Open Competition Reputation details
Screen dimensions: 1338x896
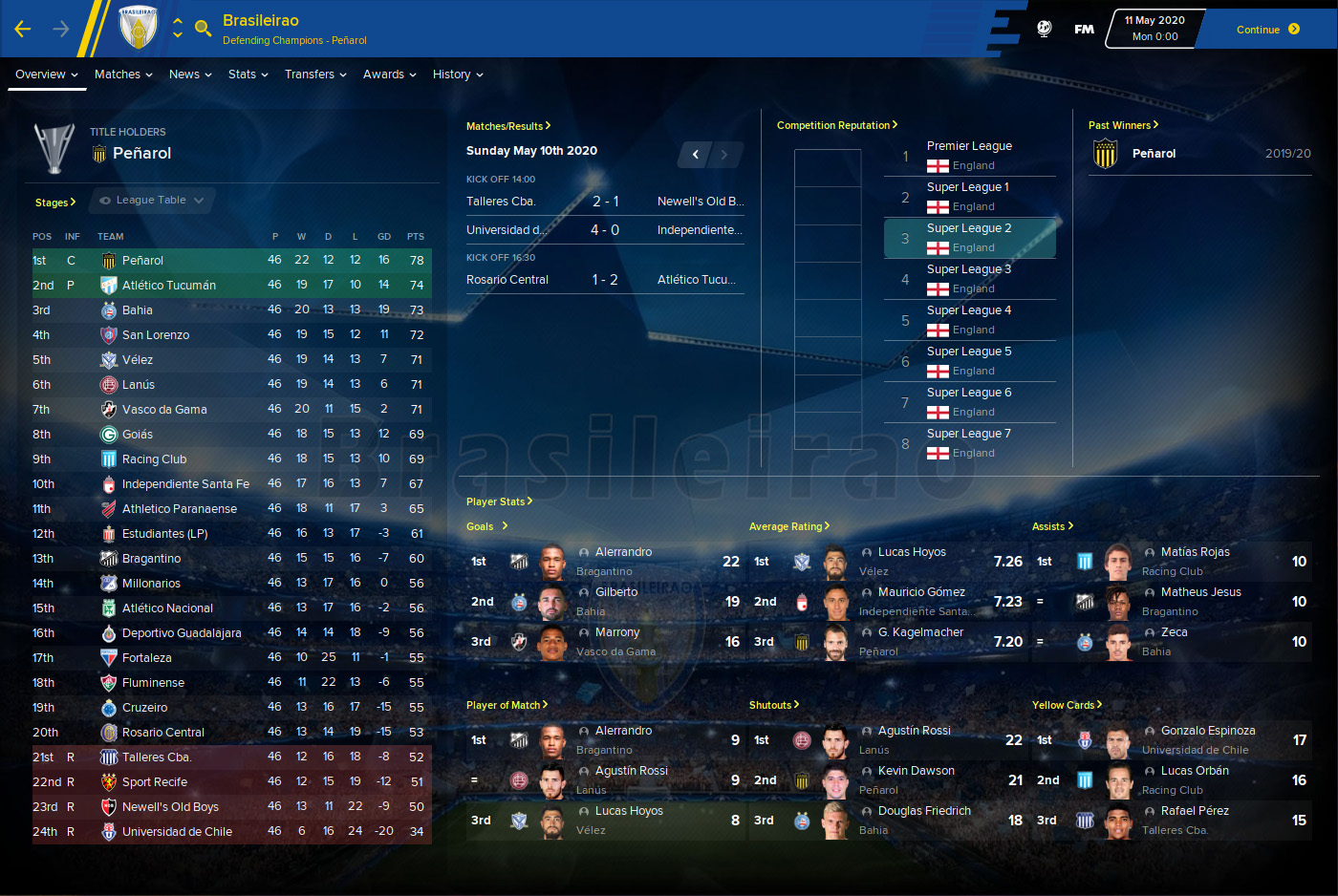tap(836, 125)
